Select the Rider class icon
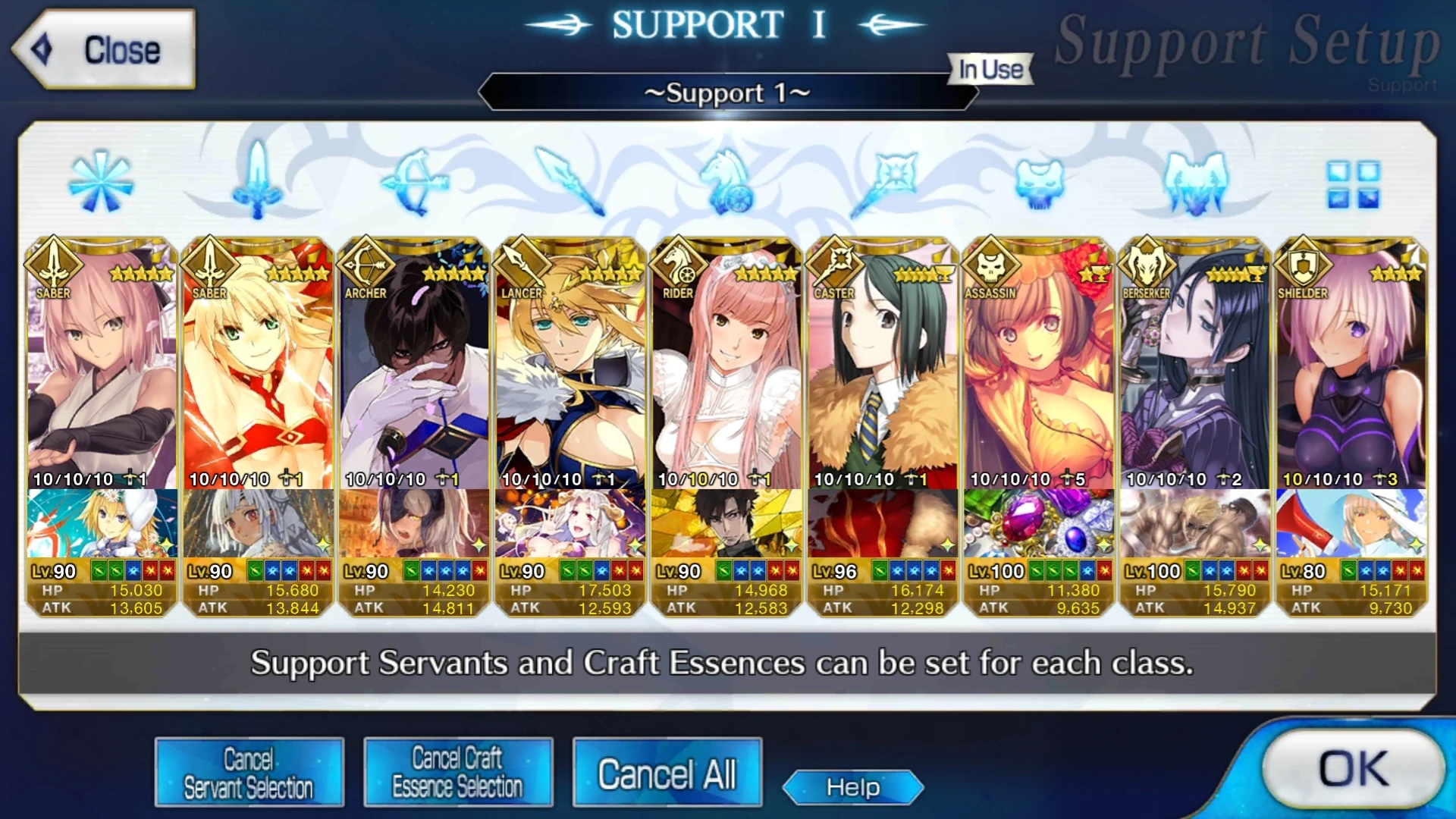Viewport: 1456px width, 819px height. pos(725,182)
